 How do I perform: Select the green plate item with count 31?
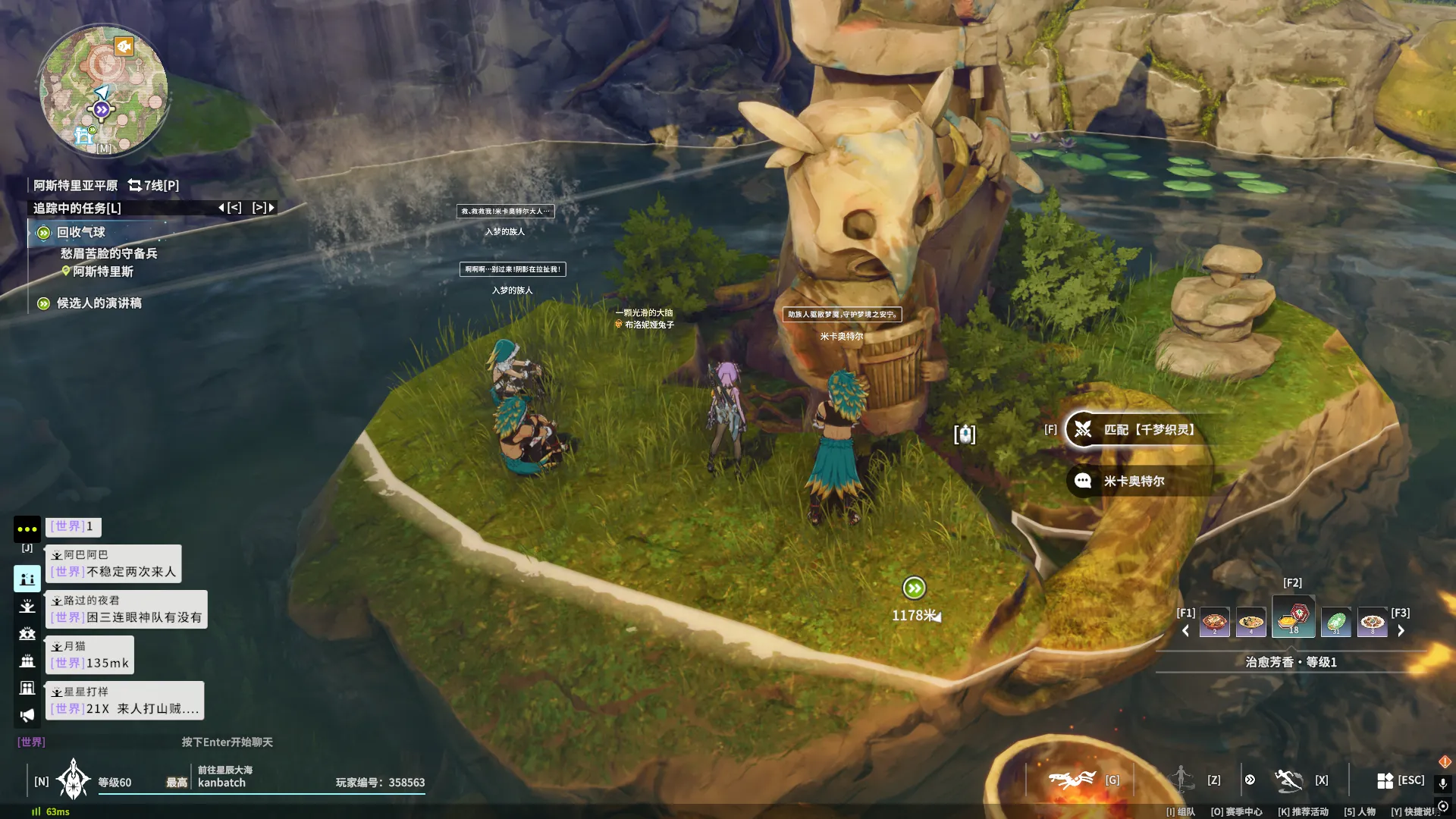coord(1335,623)
